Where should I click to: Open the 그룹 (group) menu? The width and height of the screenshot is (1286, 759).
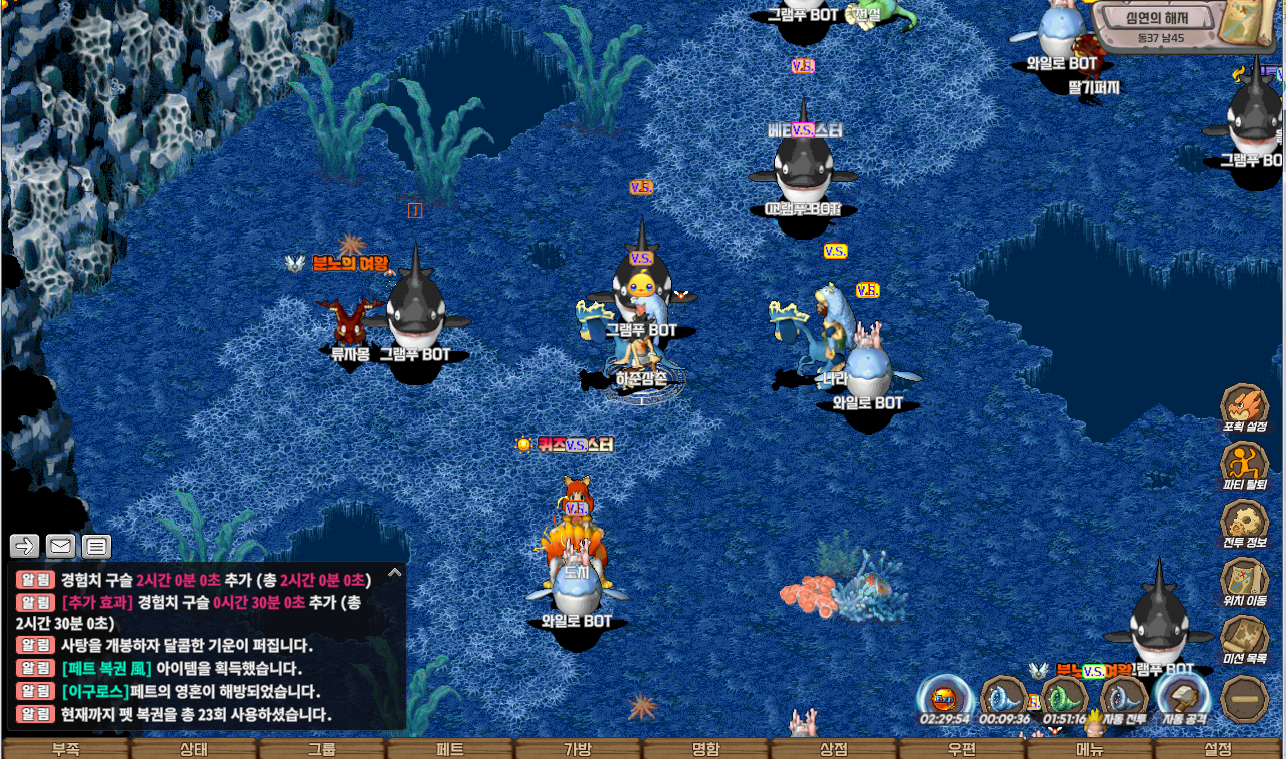tap(322, 749)
